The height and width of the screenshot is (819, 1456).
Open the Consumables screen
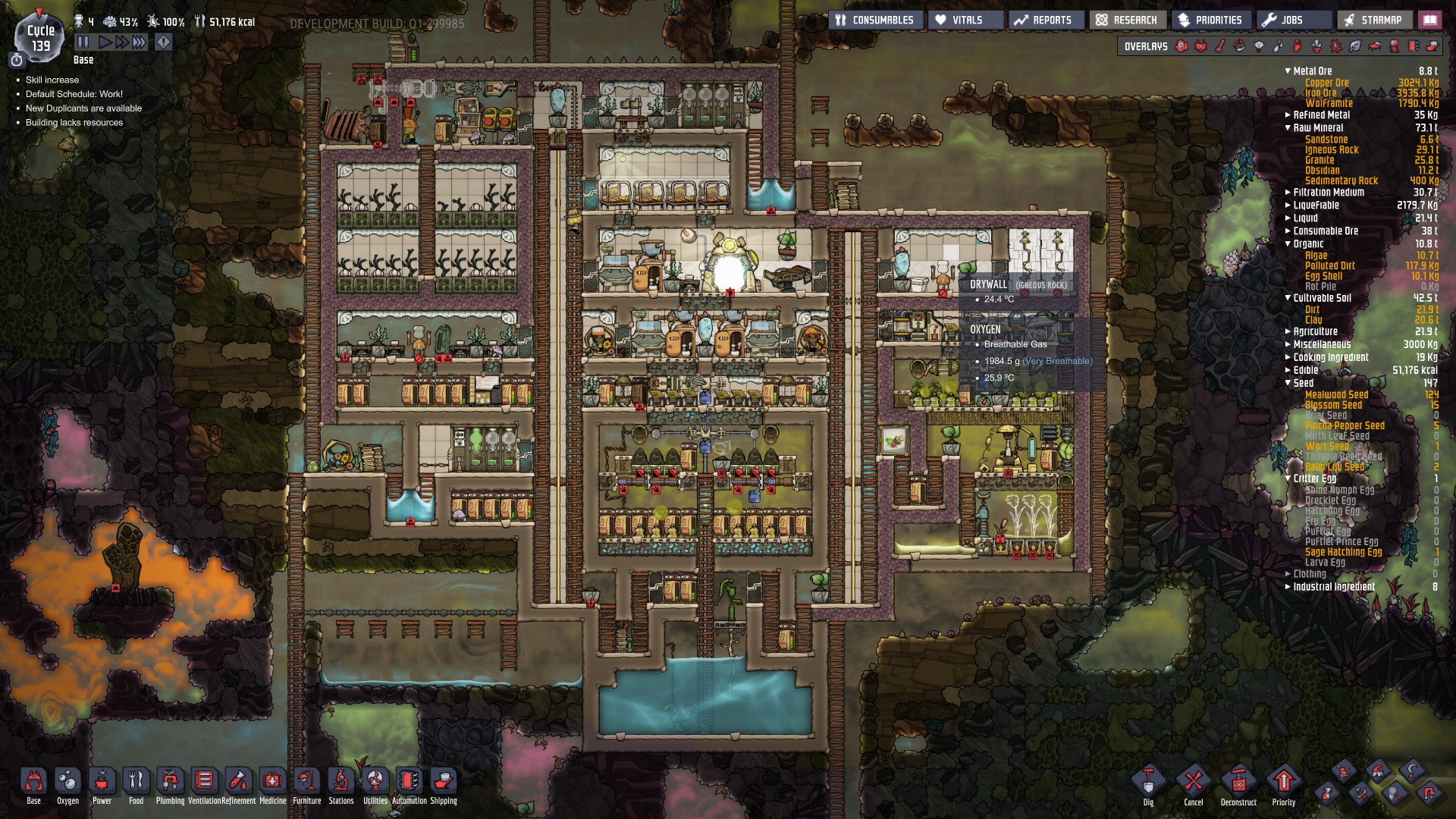(x=876, y=19)
